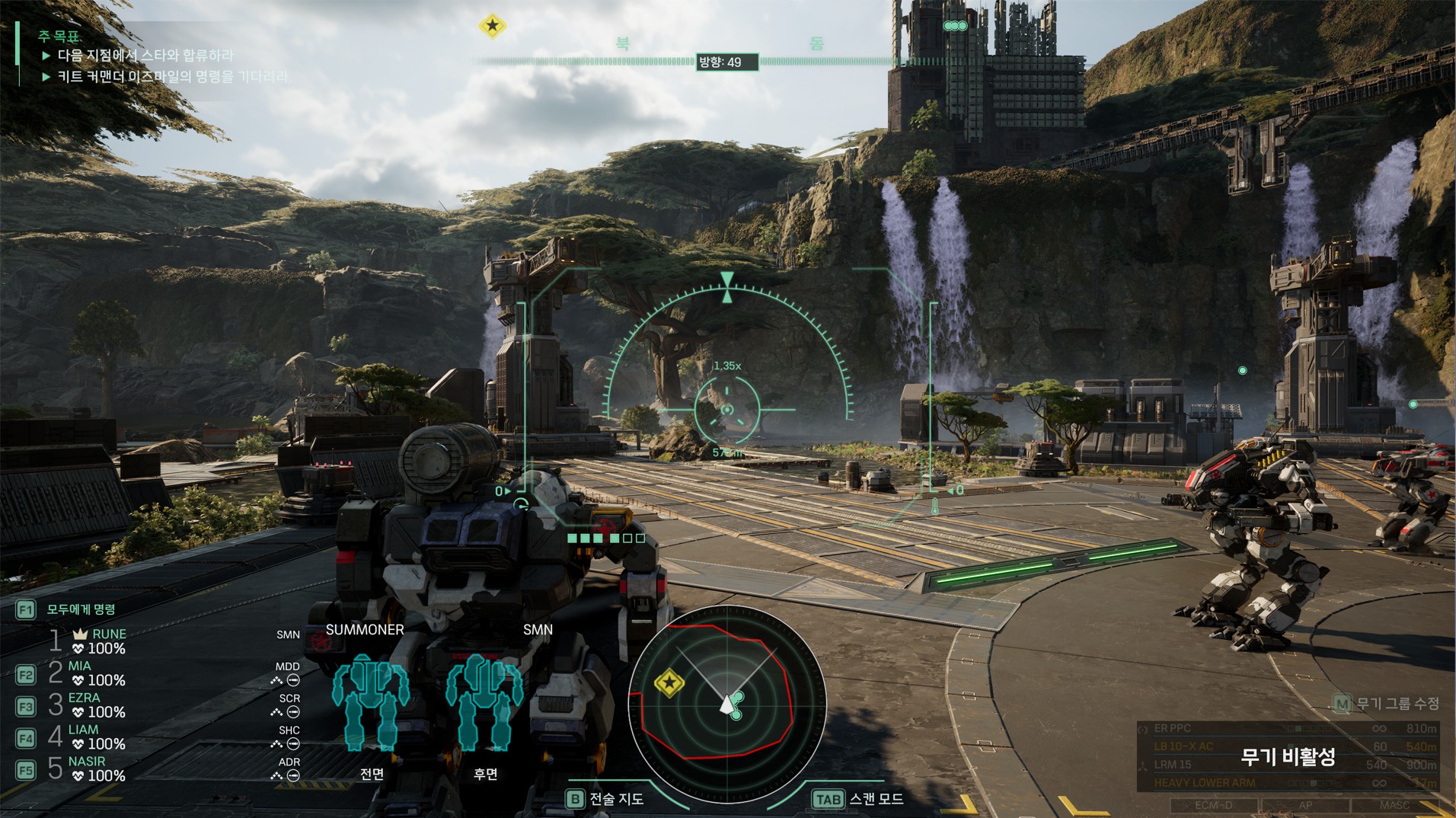Activate scan mode via 스캔 모드 label
Image resolution: width=1456 pixels, height=818 pixels.
(x=876, y=799)
